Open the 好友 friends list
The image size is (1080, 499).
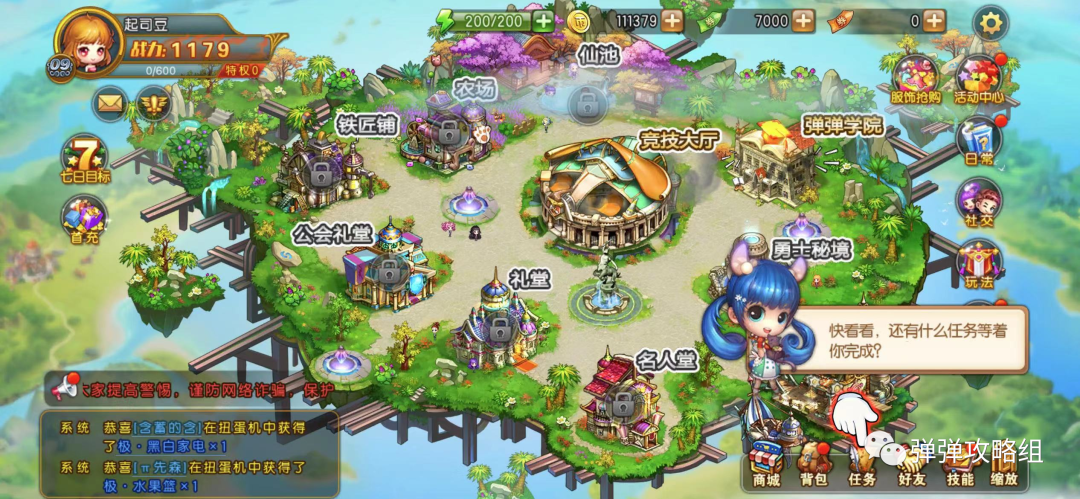[911, 464]
